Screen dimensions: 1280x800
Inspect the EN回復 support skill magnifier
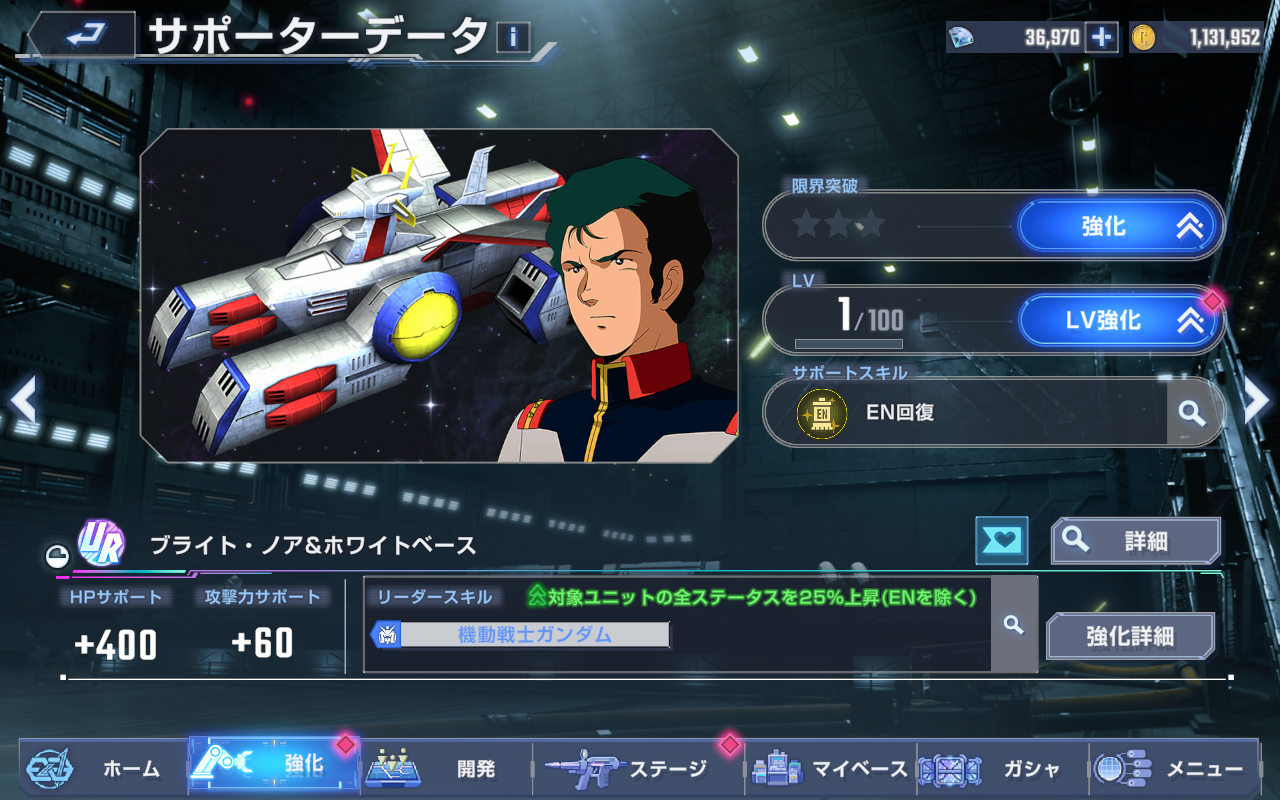tap(1190, 412)
